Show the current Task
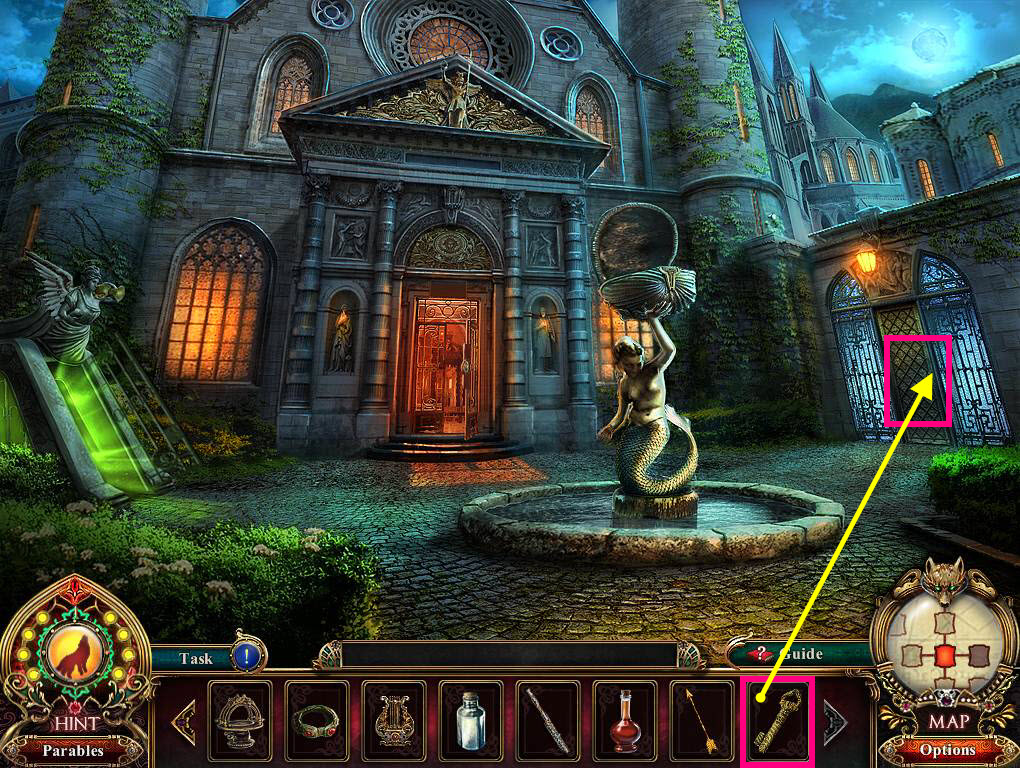The image size is (1020, 768). [195, 658]
